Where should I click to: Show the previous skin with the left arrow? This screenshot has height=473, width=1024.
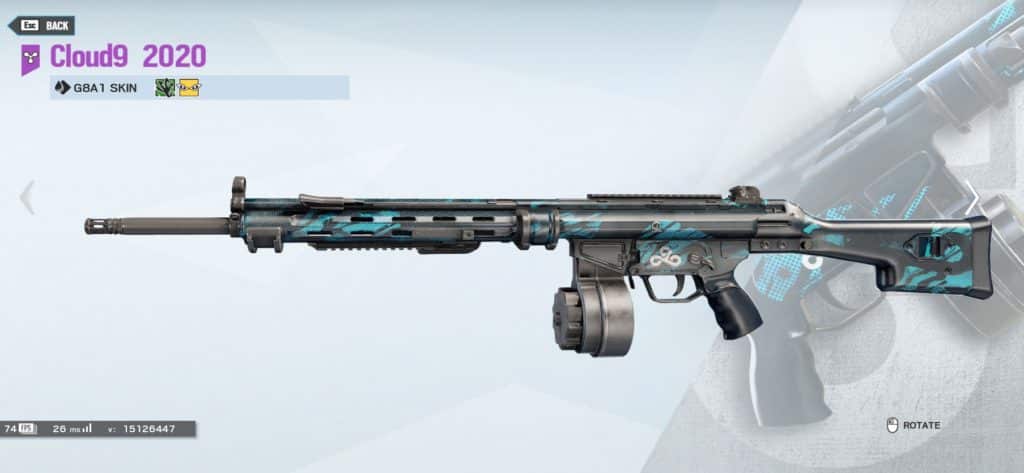27,197
